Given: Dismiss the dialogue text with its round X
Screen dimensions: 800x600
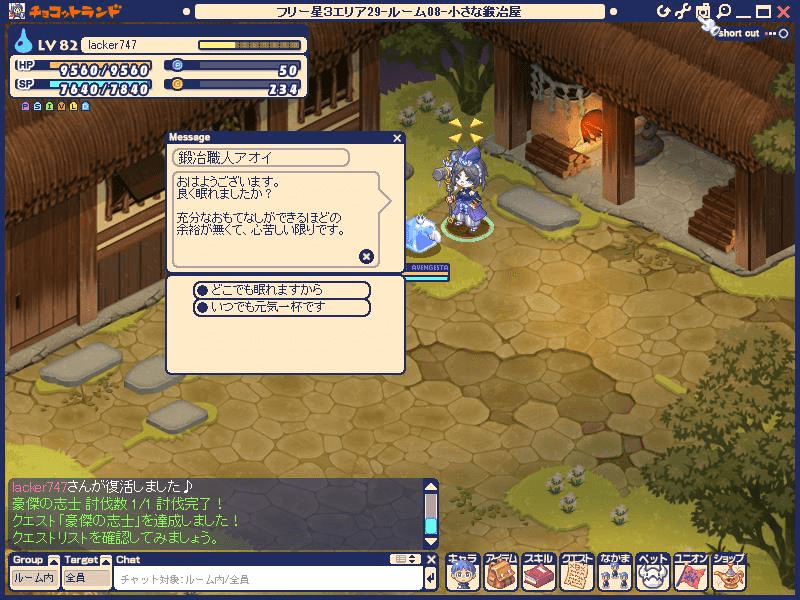Looking at the screenshot, I should 366,256.
